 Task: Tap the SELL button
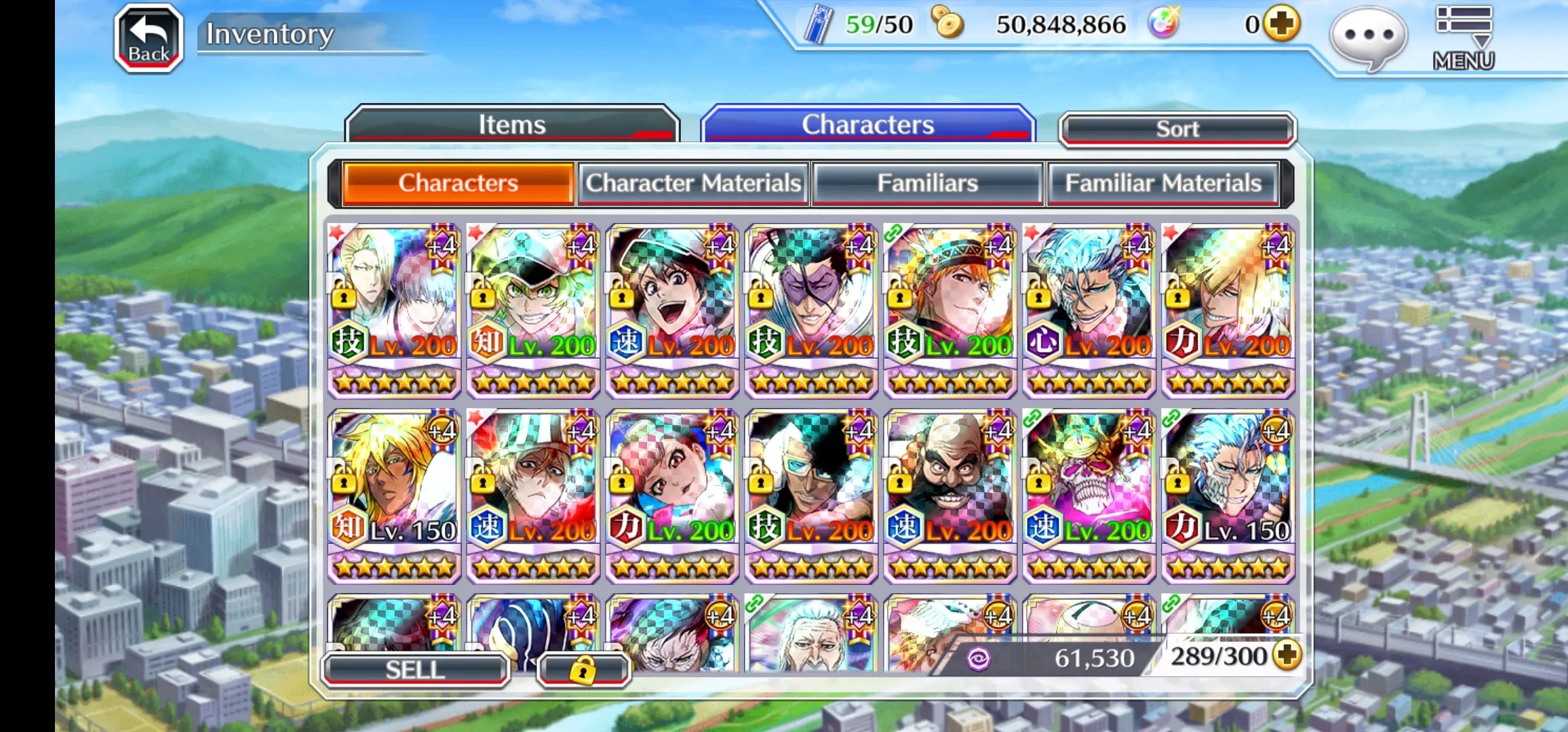[414, 670]
